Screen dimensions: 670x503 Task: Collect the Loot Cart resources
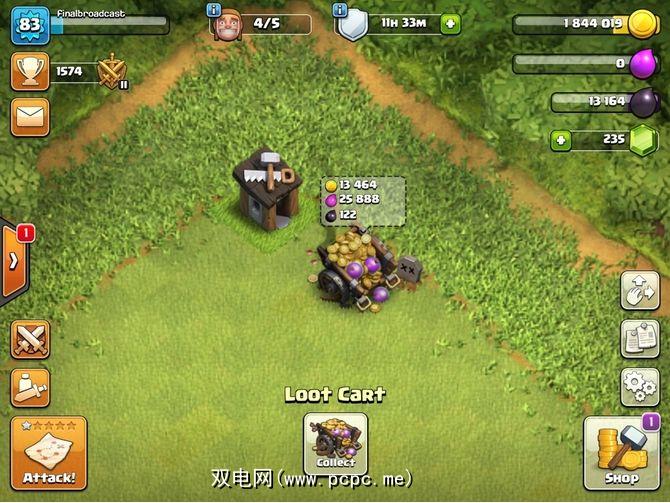pyautogui.click(x=335, y=443)
